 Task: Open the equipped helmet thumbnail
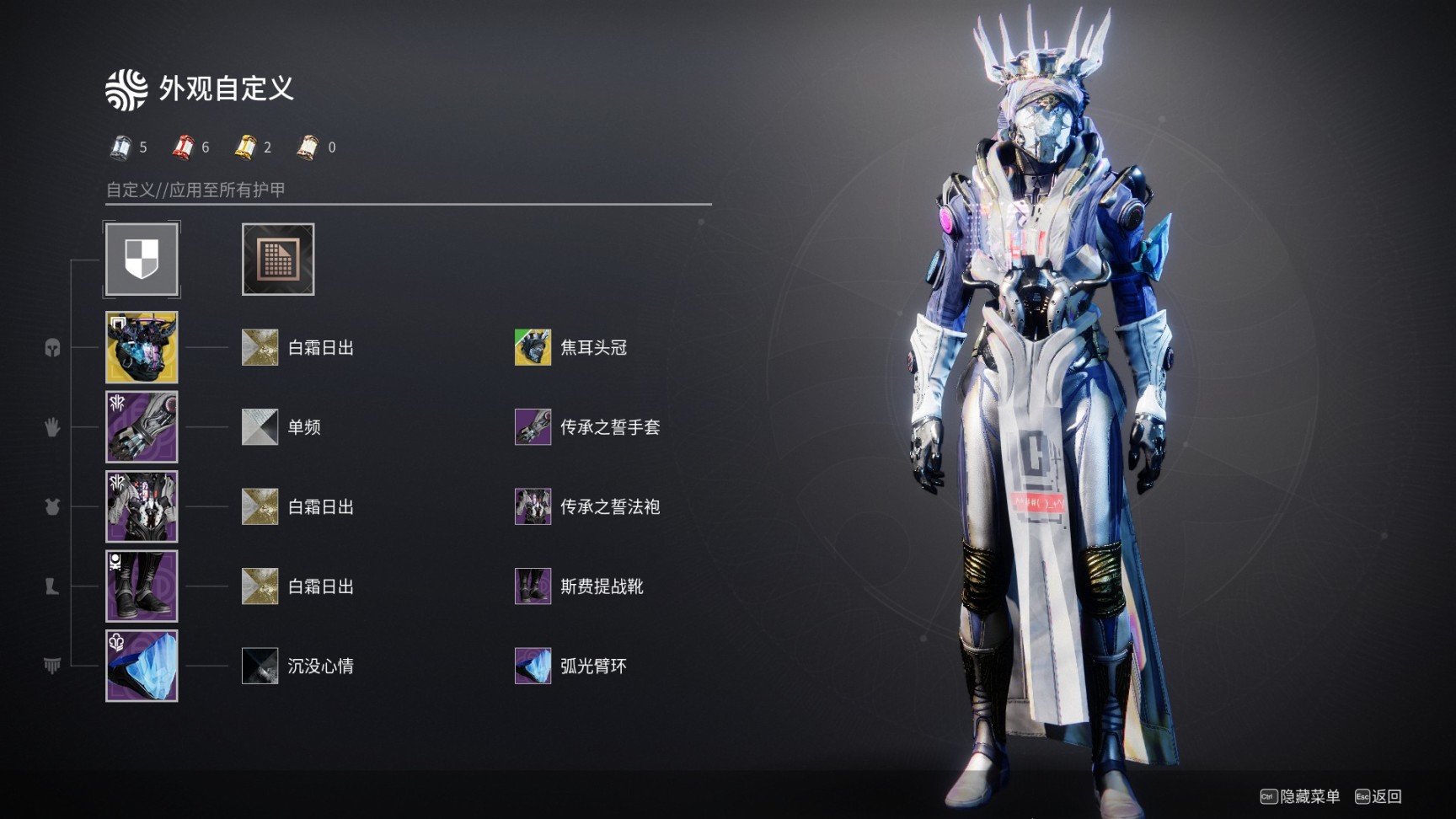(x=140, y=348)
